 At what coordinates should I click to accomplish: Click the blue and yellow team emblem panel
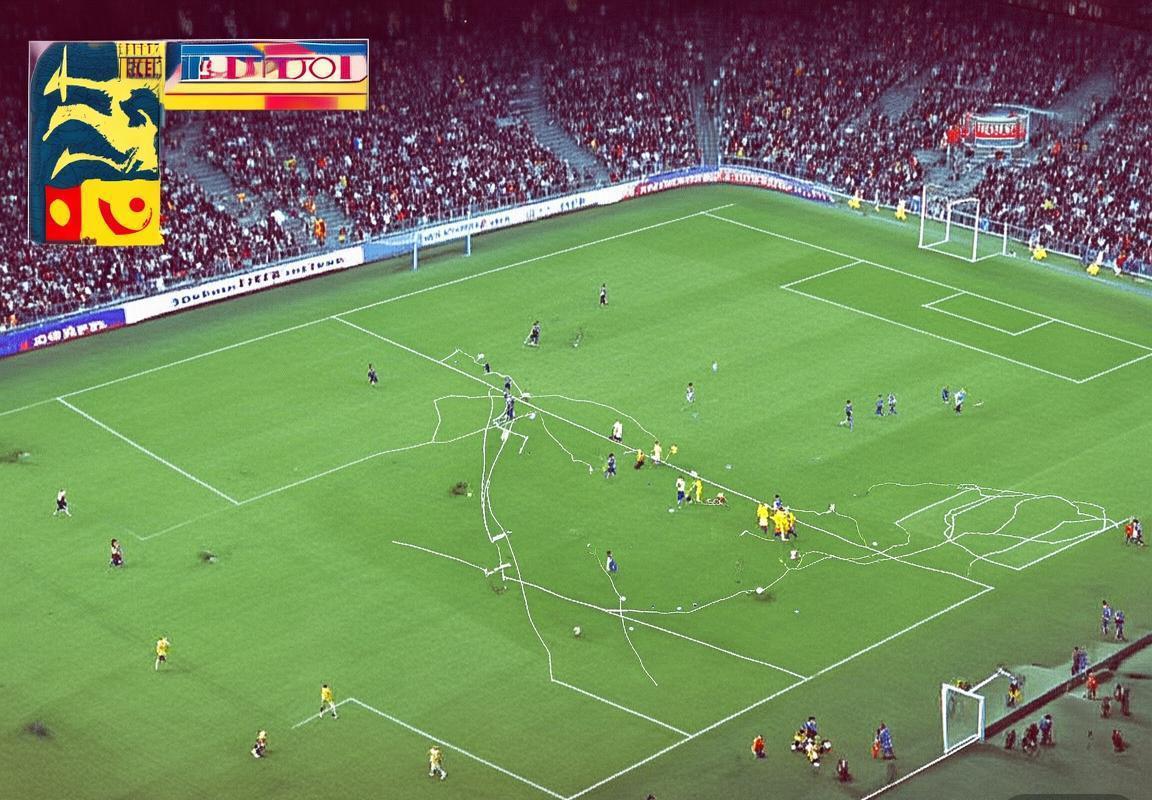[96, 143]
